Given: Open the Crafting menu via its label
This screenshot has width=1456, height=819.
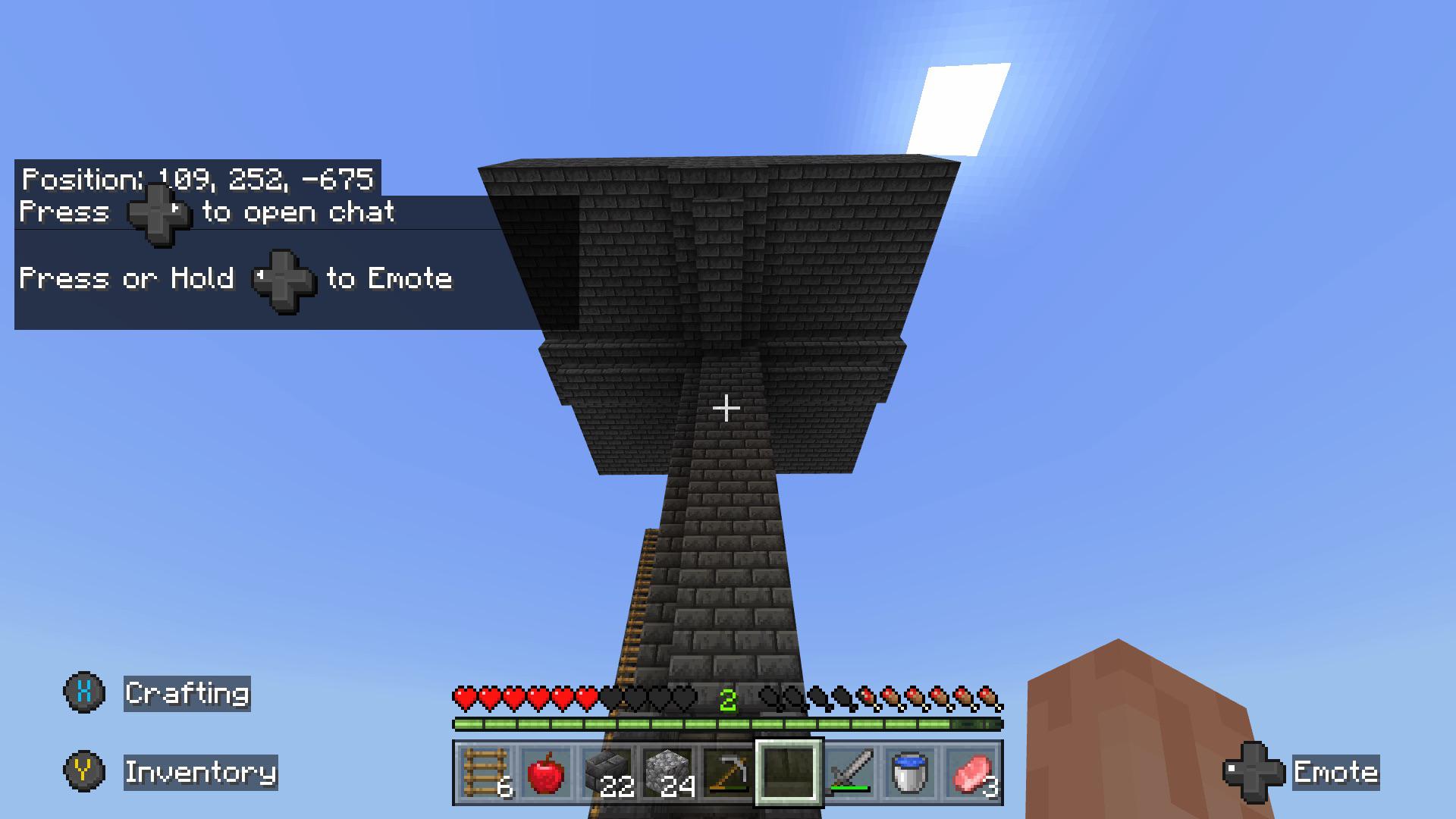Looking at the screenshot, I should 187,692.
